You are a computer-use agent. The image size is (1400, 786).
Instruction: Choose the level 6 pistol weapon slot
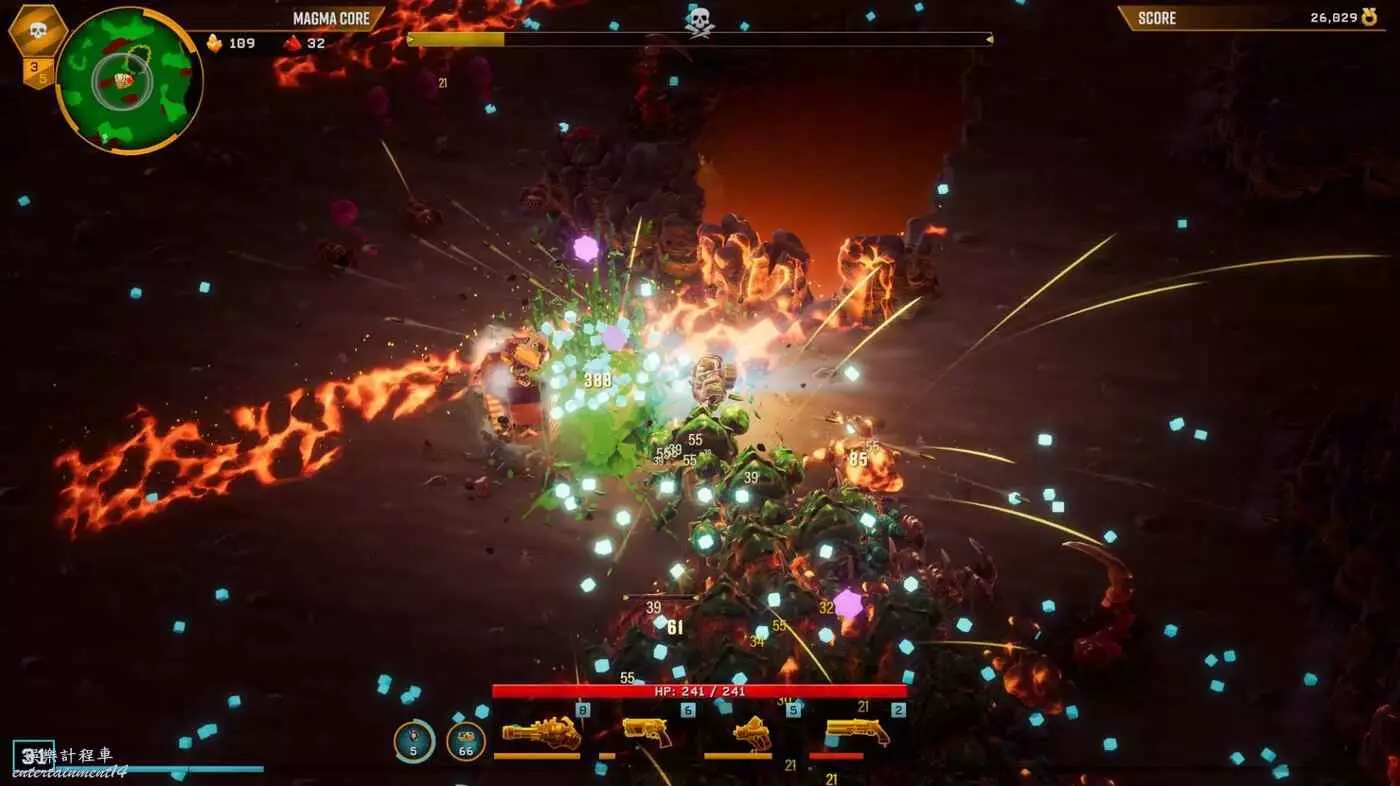point(647,731)
